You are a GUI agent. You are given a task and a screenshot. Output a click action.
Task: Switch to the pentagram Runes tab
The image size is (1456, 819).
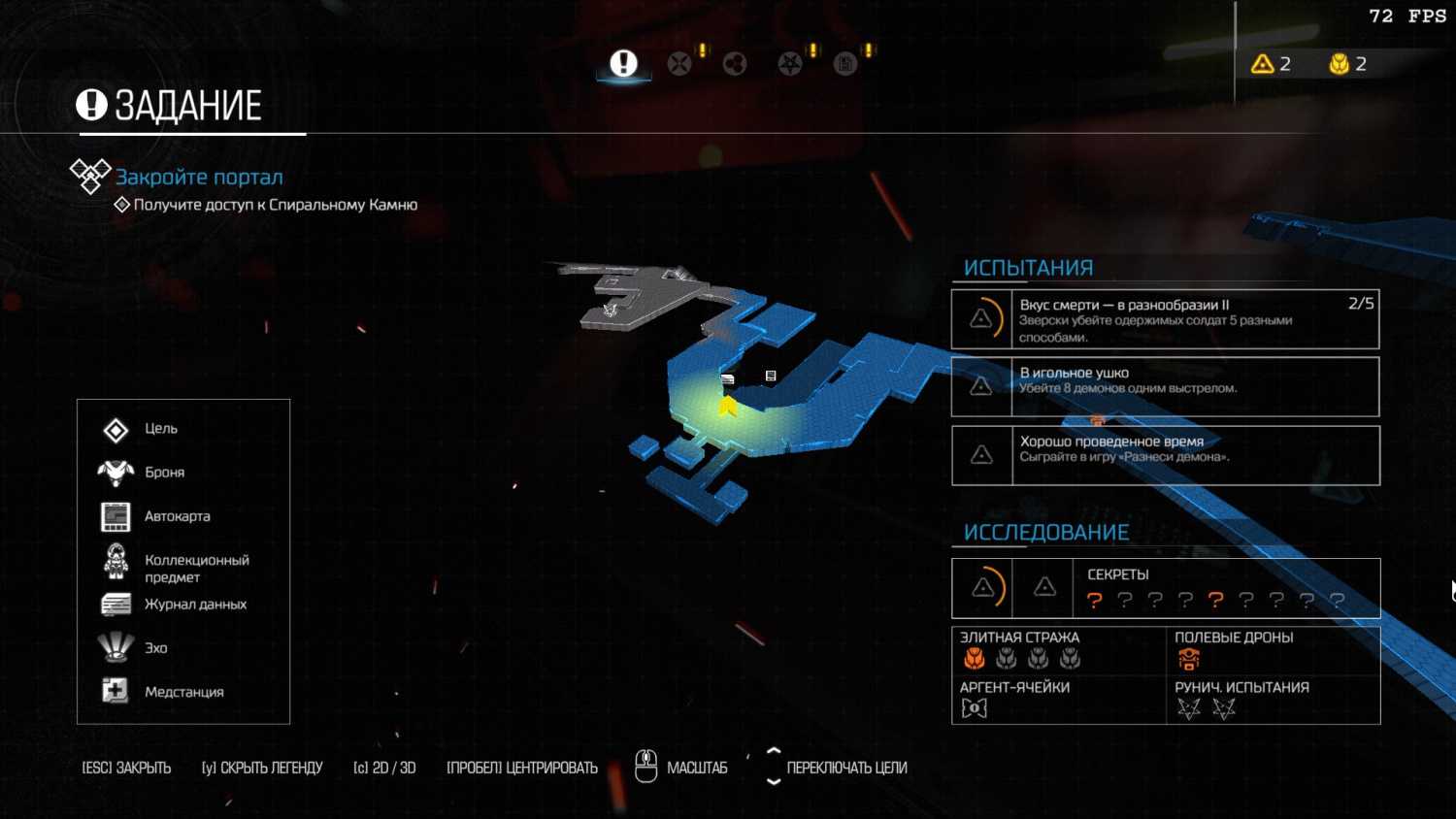pos(790,64)
